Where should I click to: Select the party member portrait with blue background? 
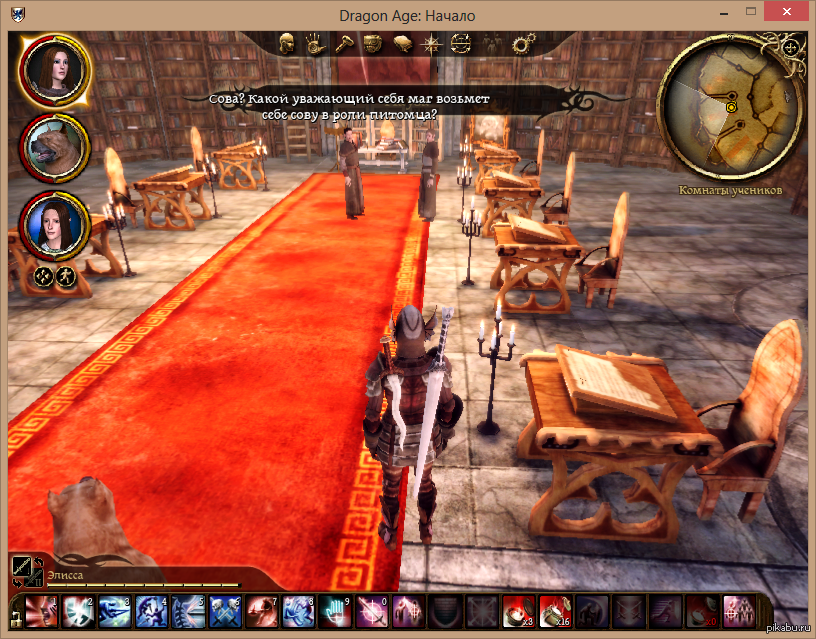point(54,226)
